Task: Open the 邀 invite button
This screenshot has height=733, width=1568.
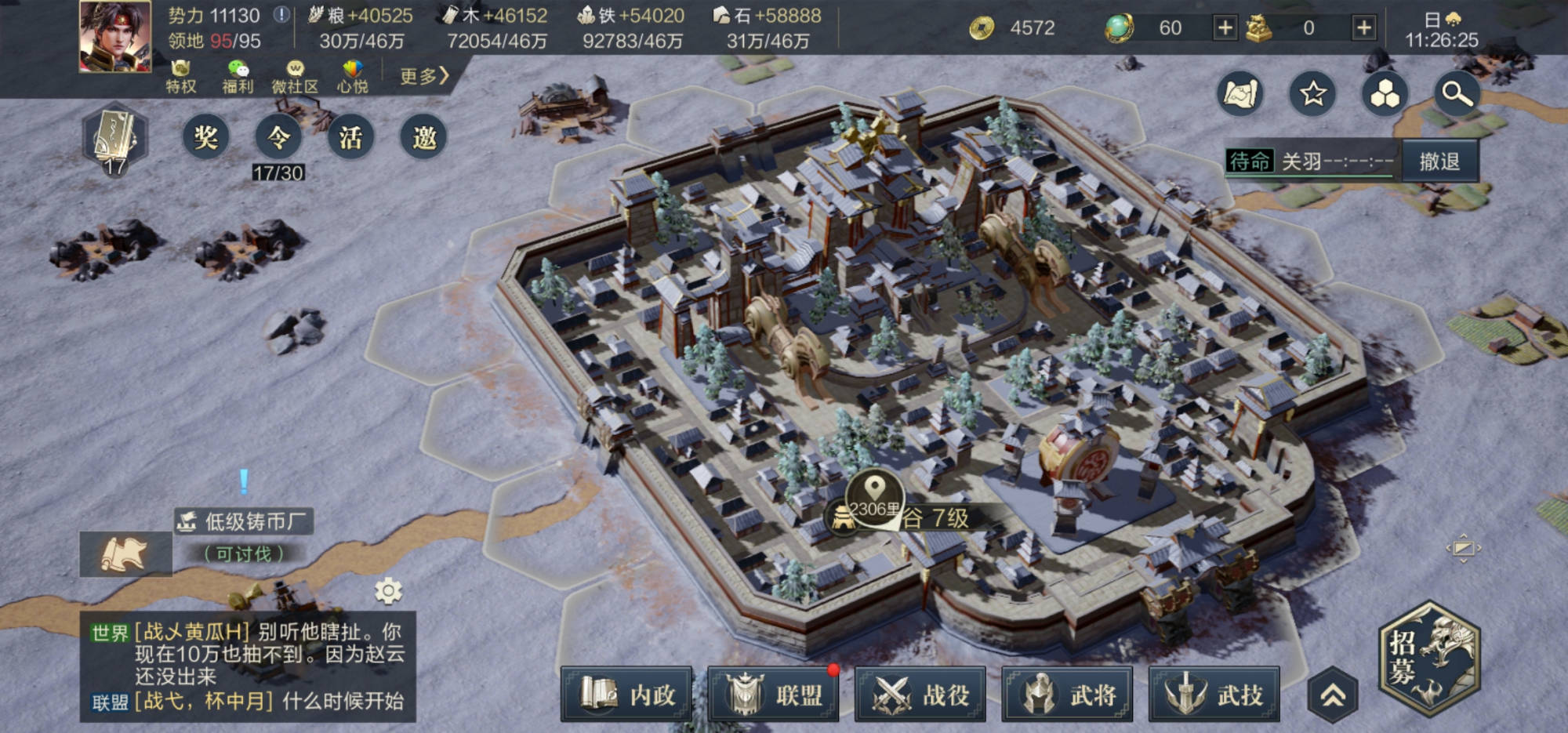Action: (x=423, y=137)
